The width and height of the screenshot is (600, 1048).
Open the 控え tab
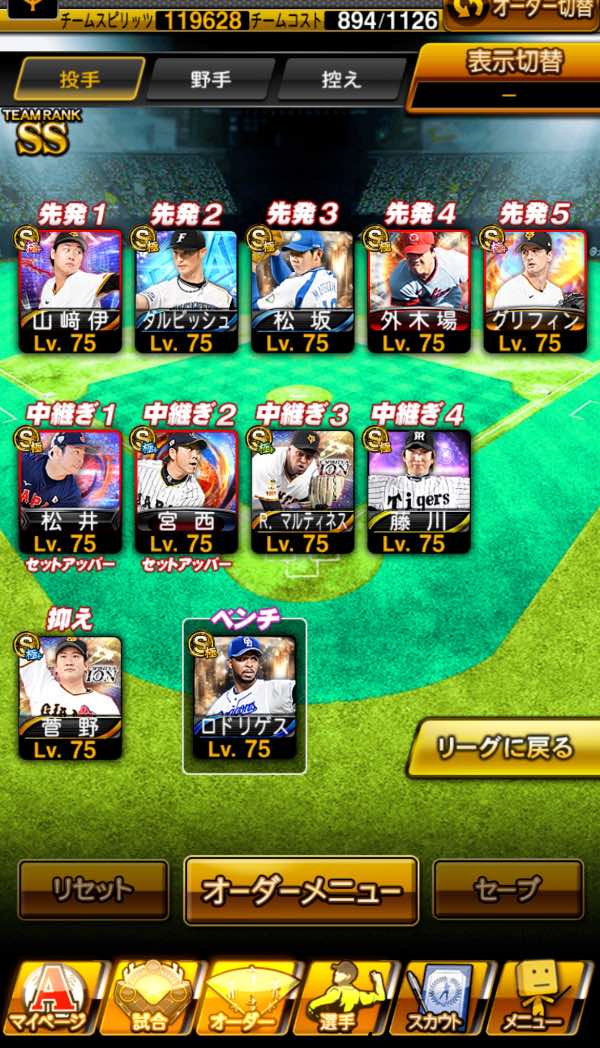tap(341, 79)
